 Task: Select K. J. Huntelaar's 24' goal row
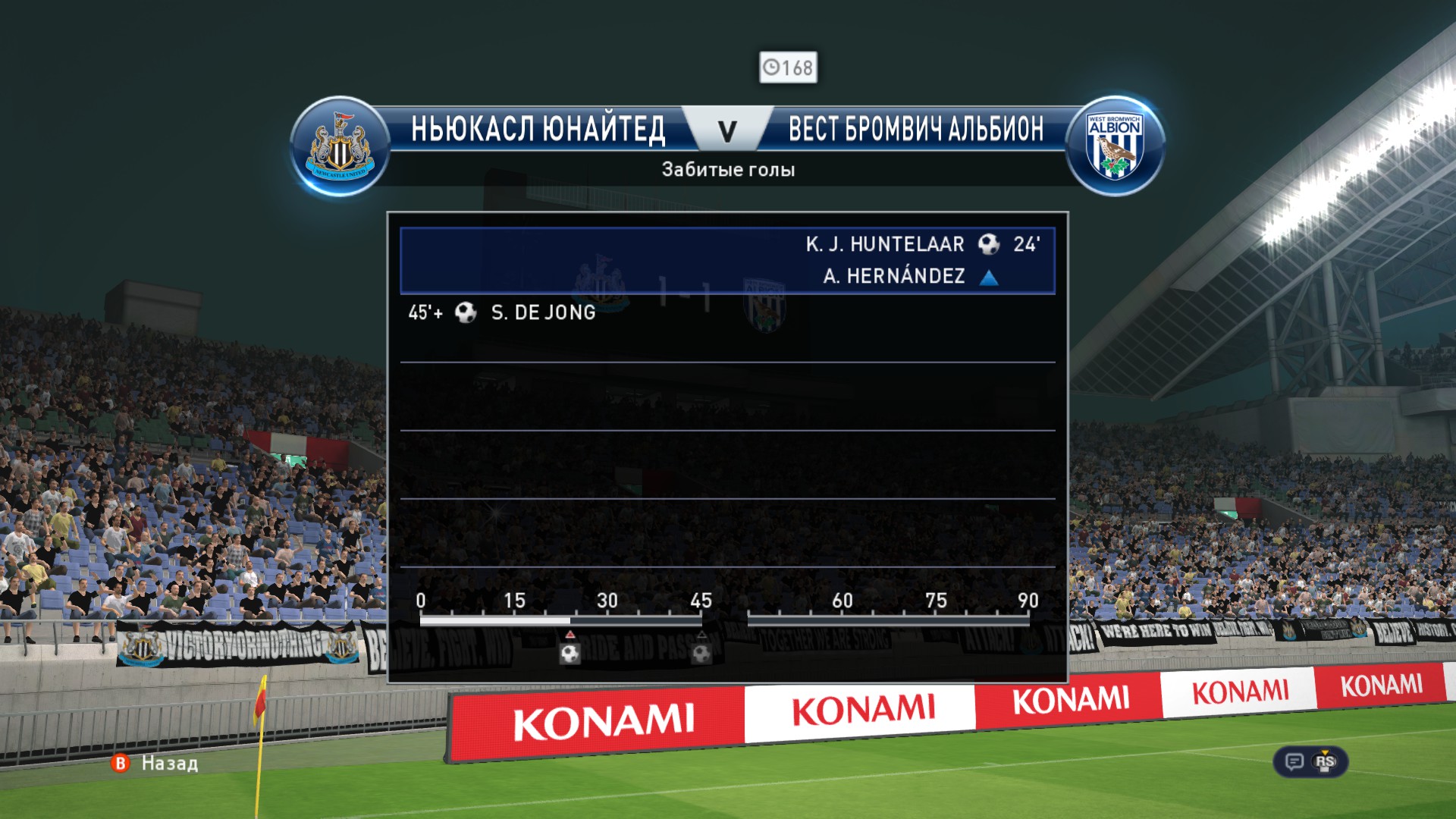coord(727,260)
